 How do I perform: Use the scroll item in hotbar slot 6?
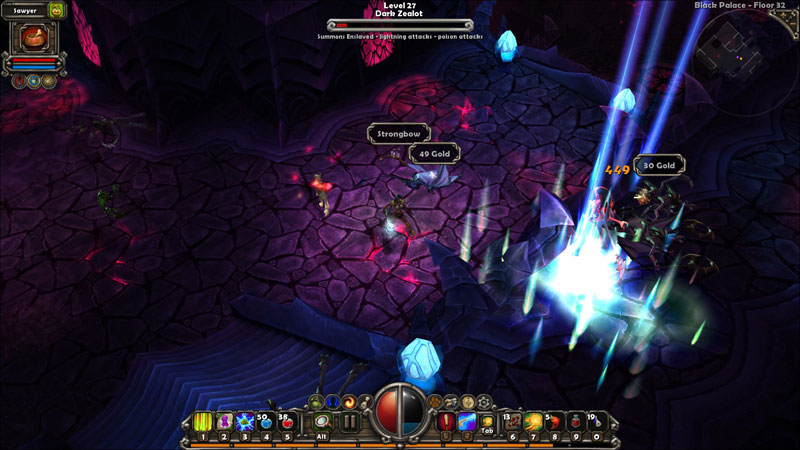pos(513,423)
